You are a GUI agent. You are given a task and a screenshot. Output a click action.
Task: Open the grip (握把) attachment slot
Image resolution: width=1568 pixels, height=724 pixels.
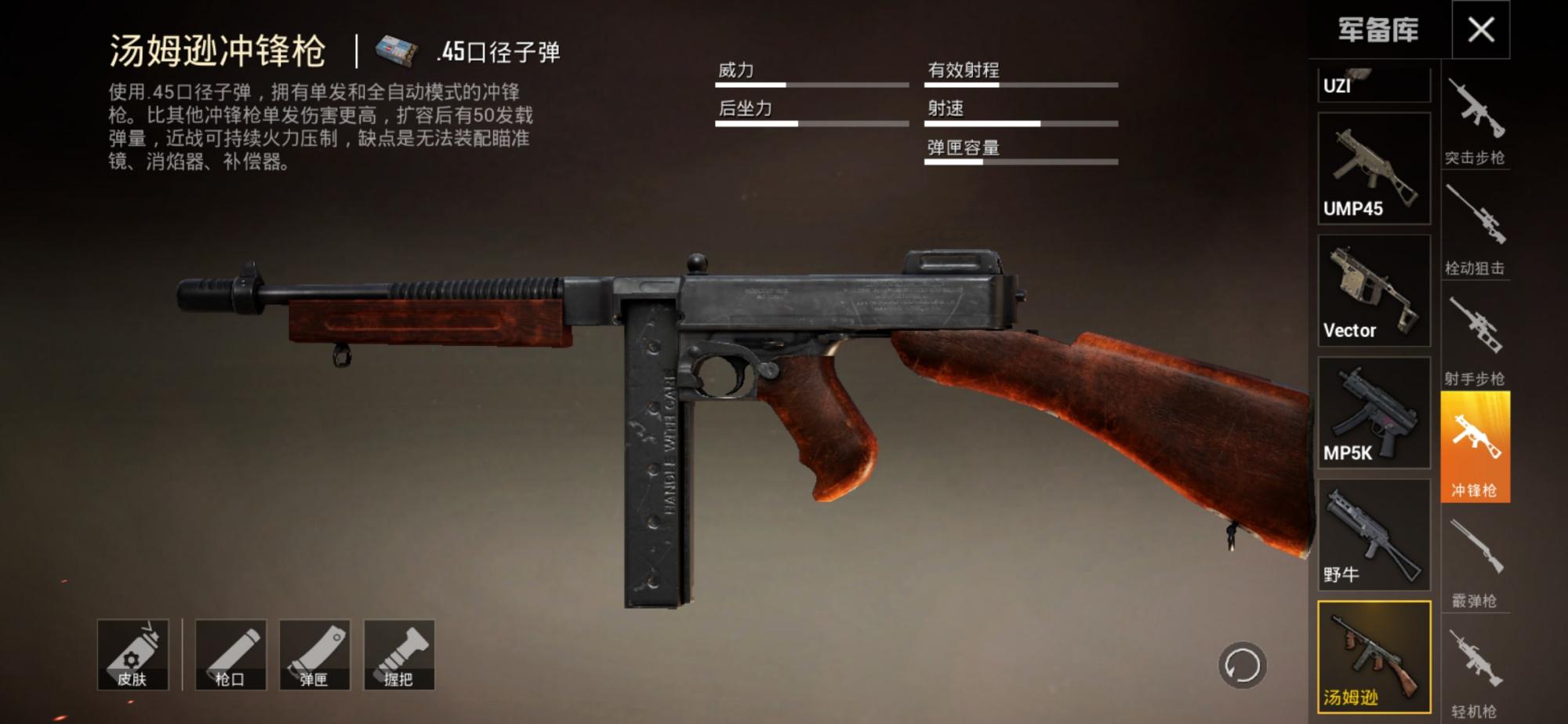(399, 655)
